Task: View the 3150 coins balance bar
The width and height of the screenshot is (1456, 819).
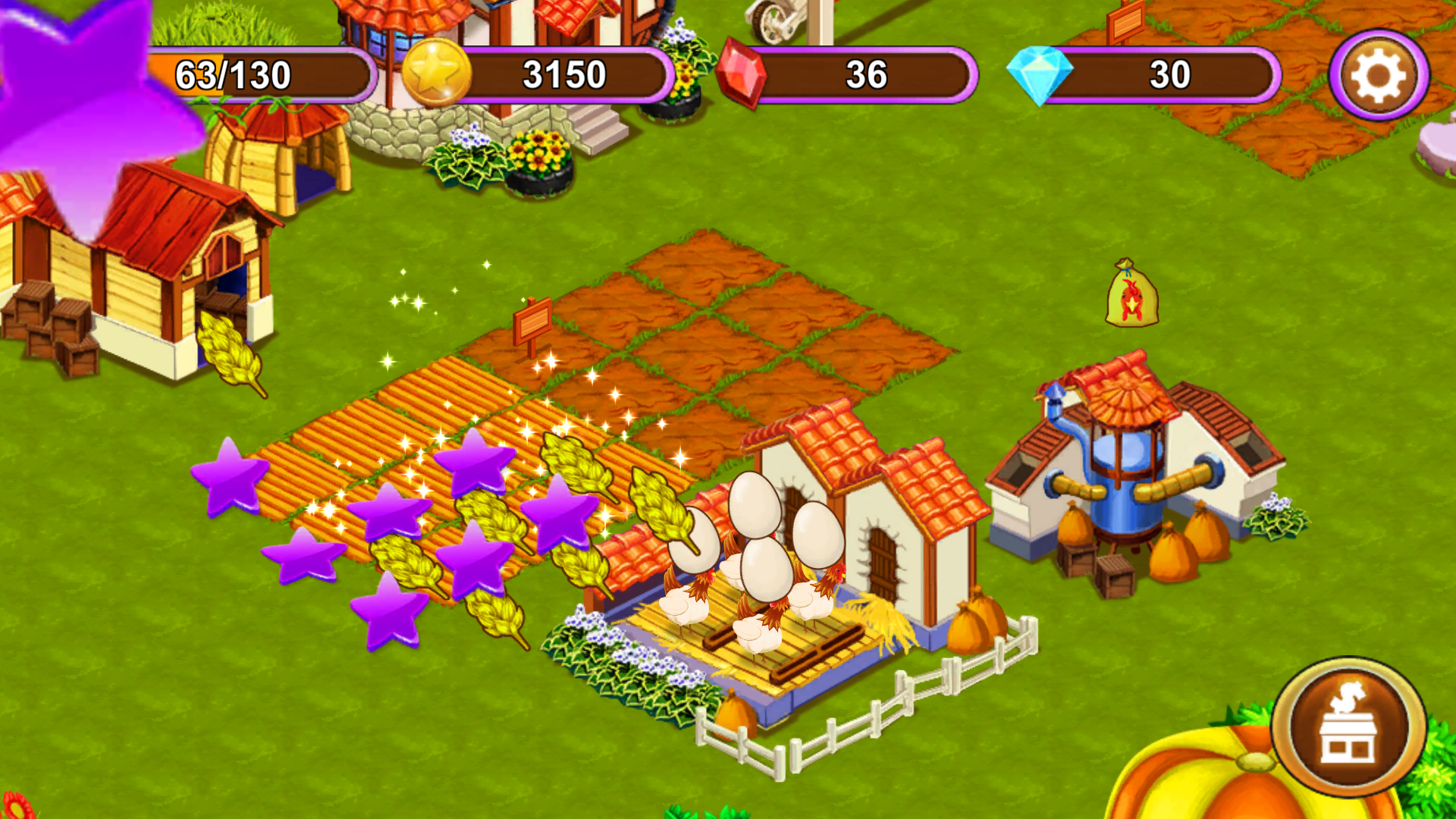Action: click(x=565, y=74)
